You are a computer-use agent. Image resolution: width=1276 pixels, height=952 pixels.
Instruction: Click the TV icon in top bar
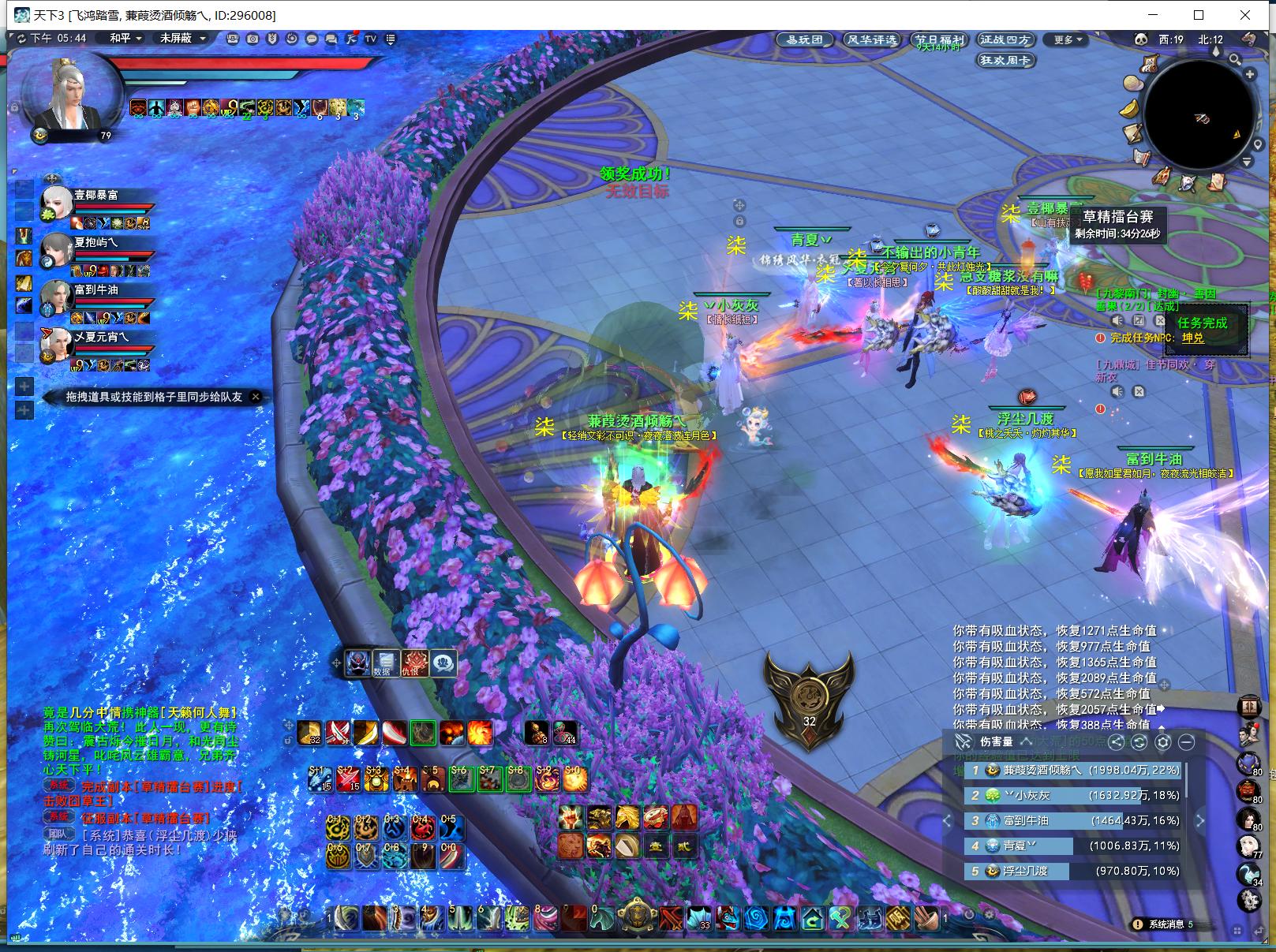pos(371,39)
